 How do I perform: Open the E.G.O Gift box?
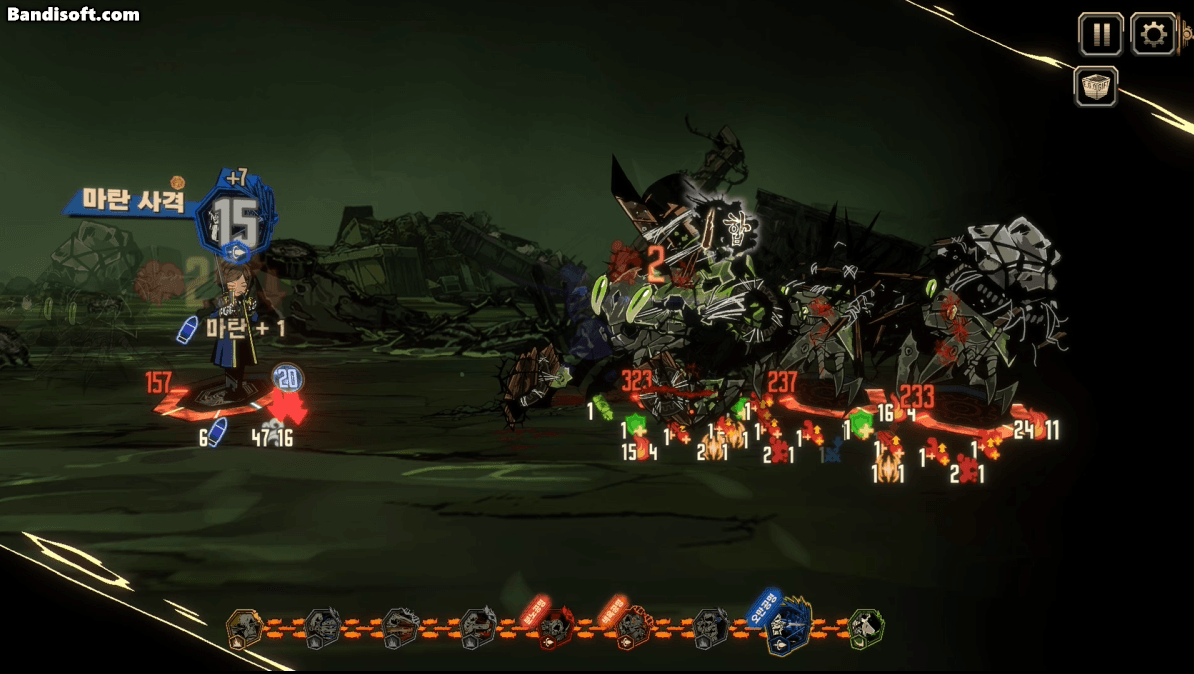click(x=1096, y=87)
